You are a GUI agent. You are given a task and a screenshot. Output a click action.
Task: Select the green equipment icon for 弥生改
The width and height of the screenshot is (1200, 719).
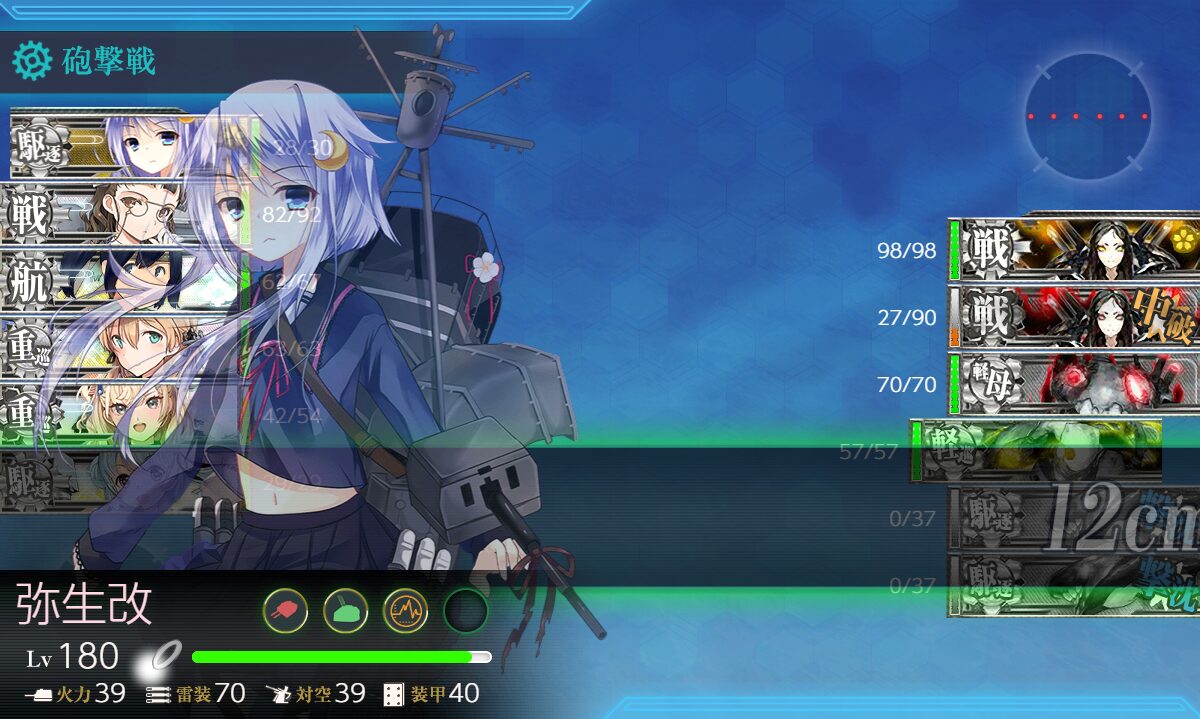pyautogui.click(x=345, y=610)
